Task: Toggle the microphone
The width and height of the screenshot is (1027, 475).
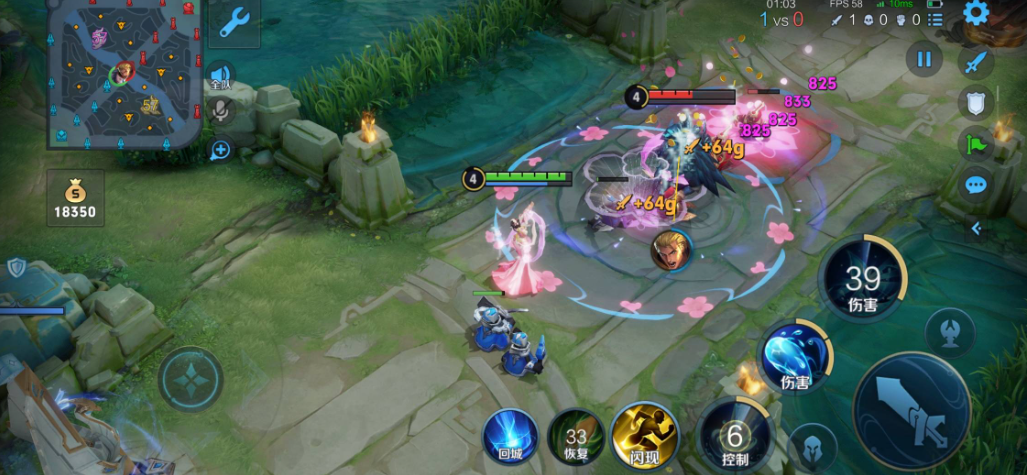Action: point(220,111)
